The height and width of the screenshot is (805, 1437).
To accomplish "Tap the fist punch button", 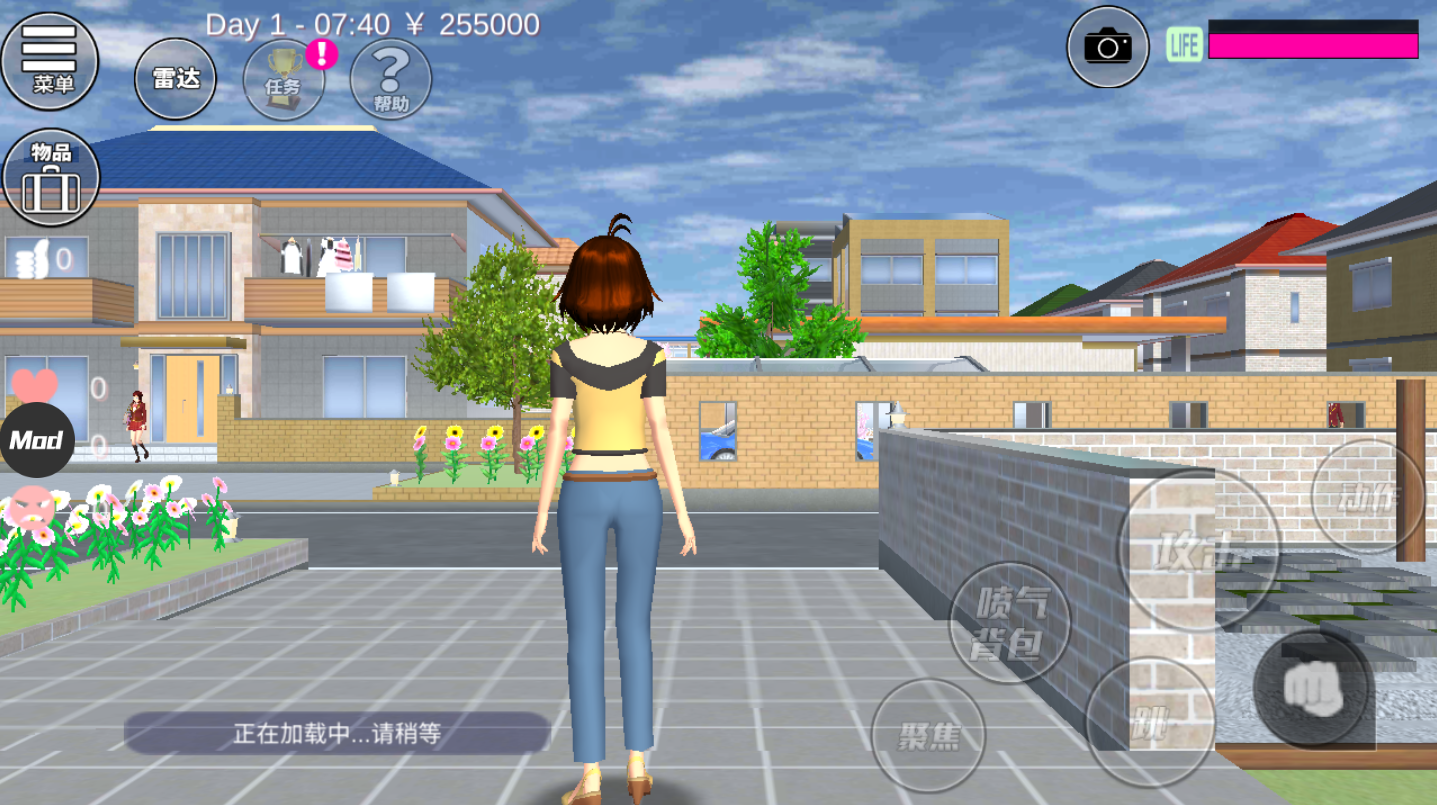I will point(1311,687).
